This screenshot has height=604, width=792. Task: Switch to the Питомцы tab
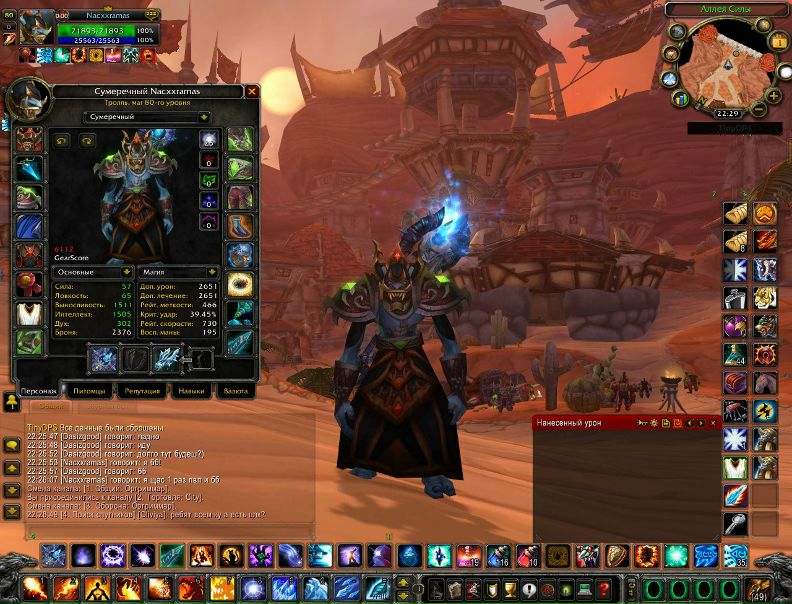click(87, 391)
